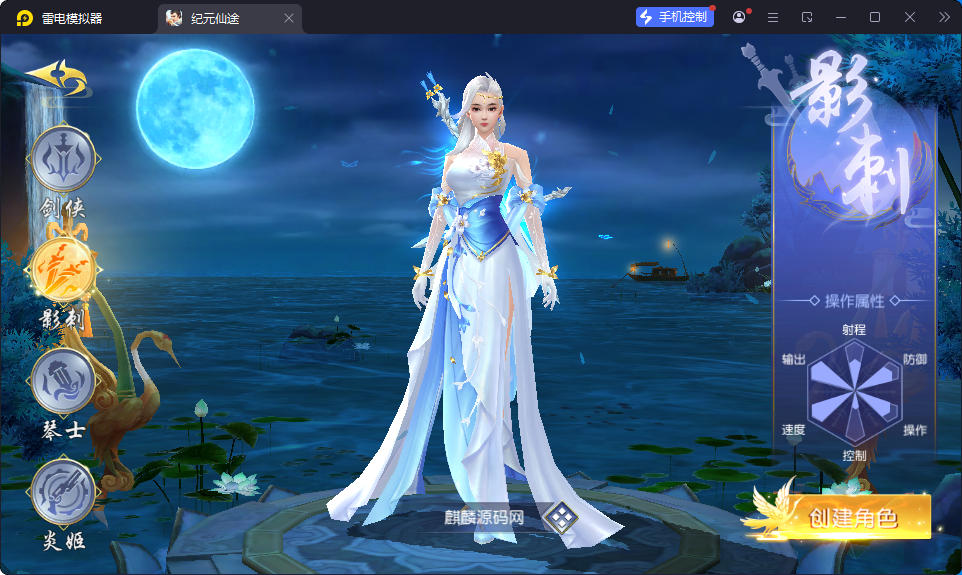Open the emulator hamburger menu
962x575 pixels.
(772, 17)
